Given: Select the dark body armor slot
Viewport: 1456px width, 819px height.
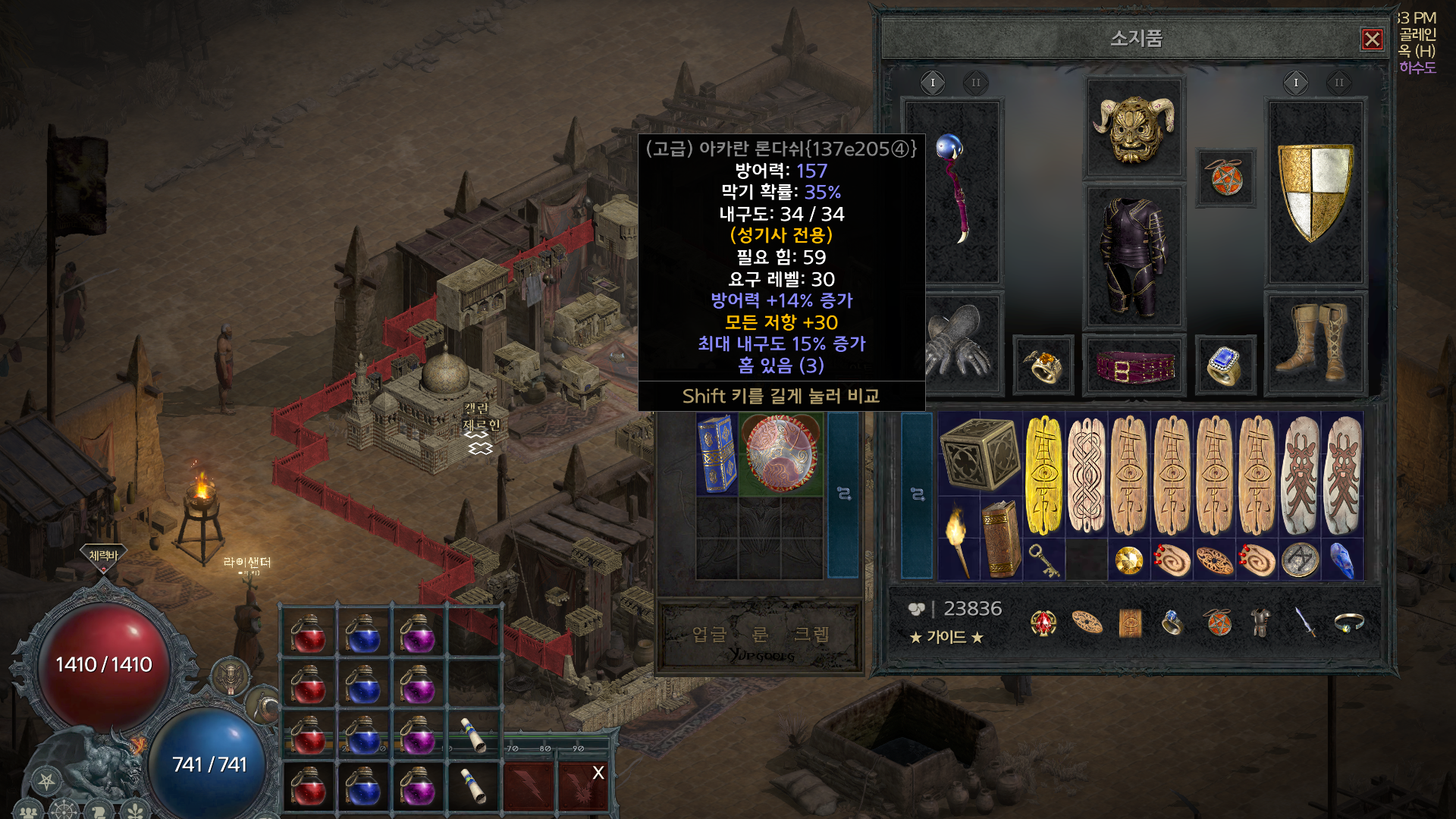Looking at the screenshot, I should click(1134, 258).
